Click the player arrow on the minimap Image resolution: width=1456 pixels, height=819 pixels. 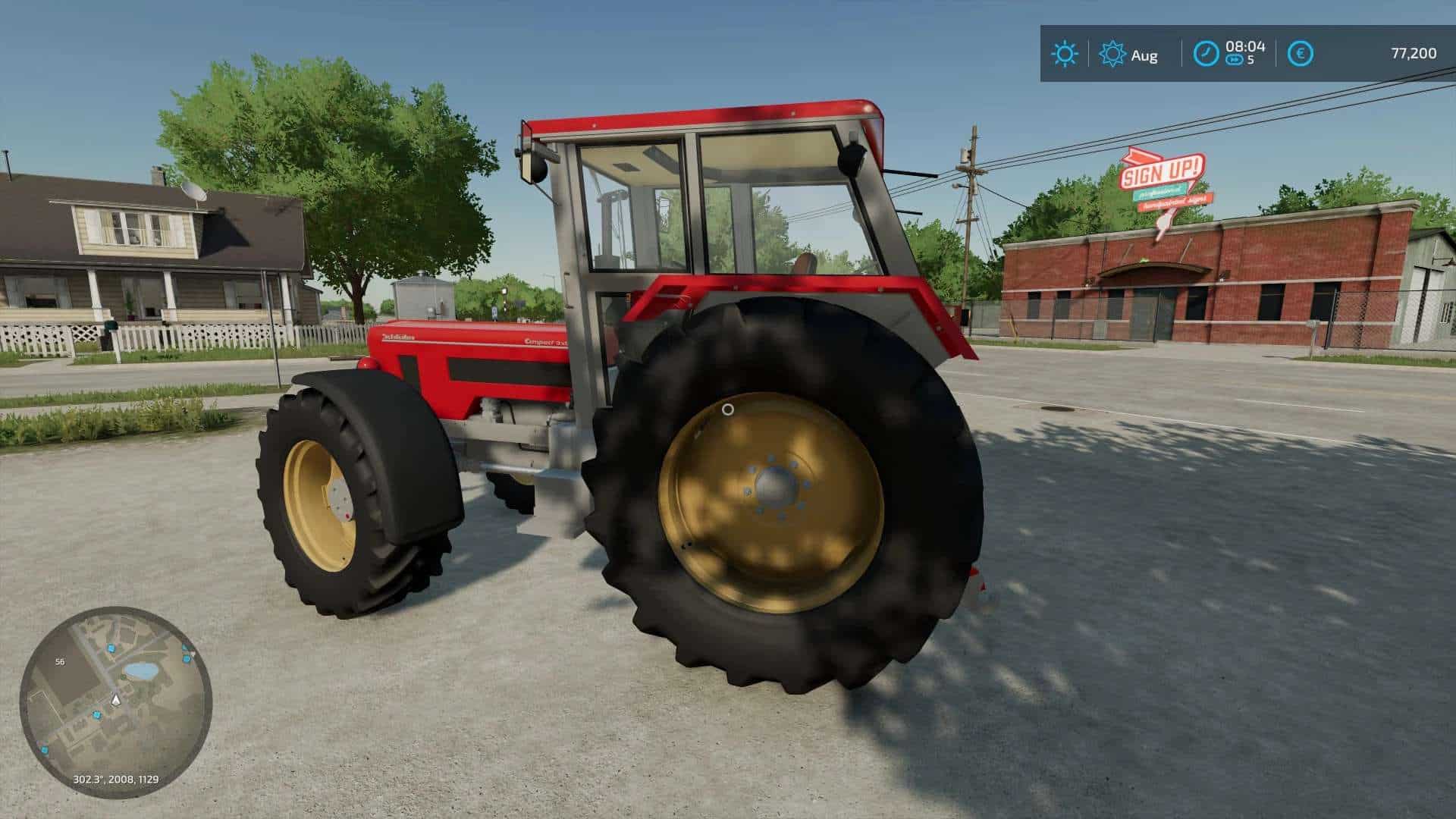115,701
